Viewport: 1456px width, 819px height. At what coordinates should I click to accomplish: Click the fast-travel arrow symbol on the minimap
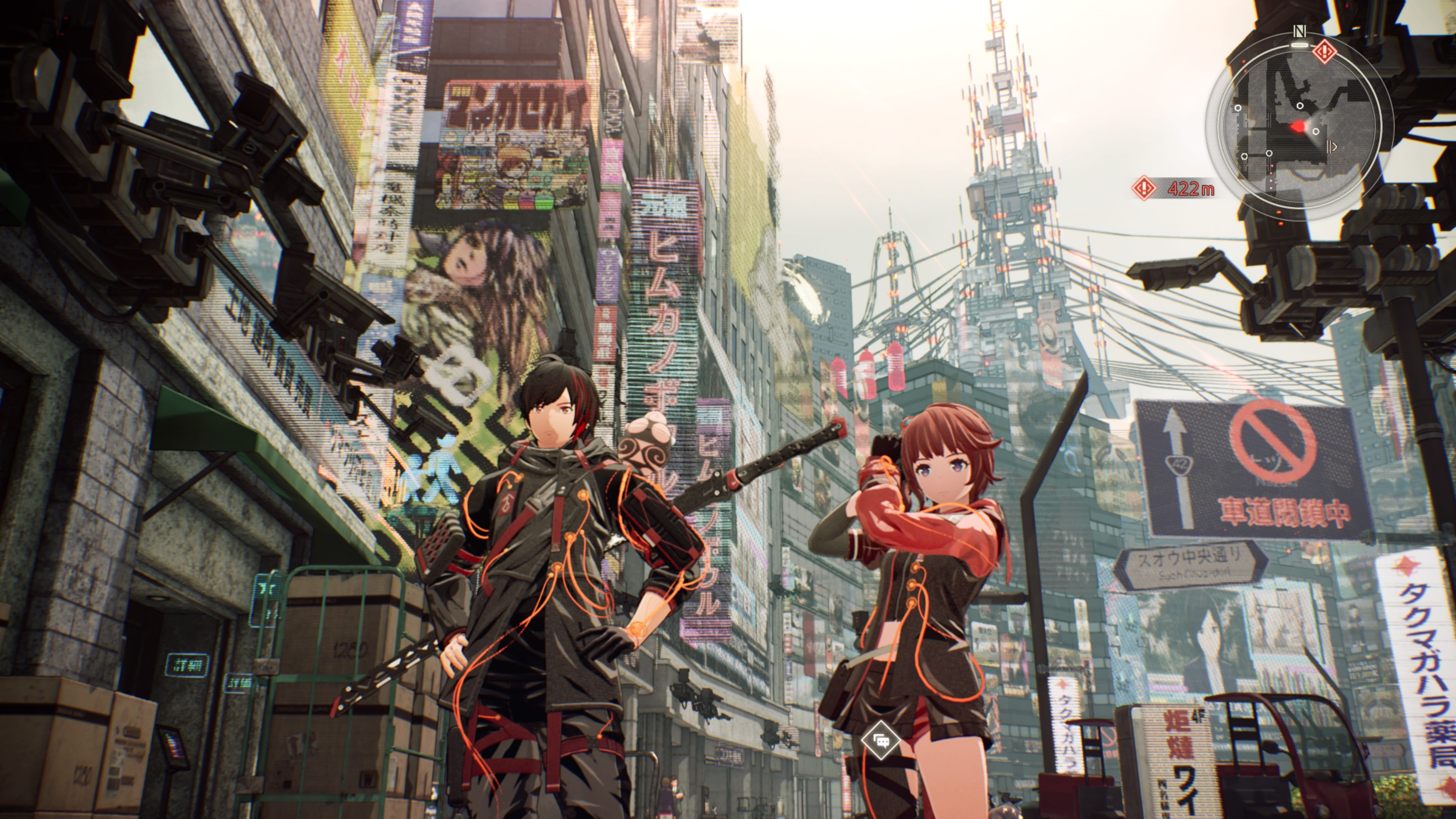(x=1332, y=146)
